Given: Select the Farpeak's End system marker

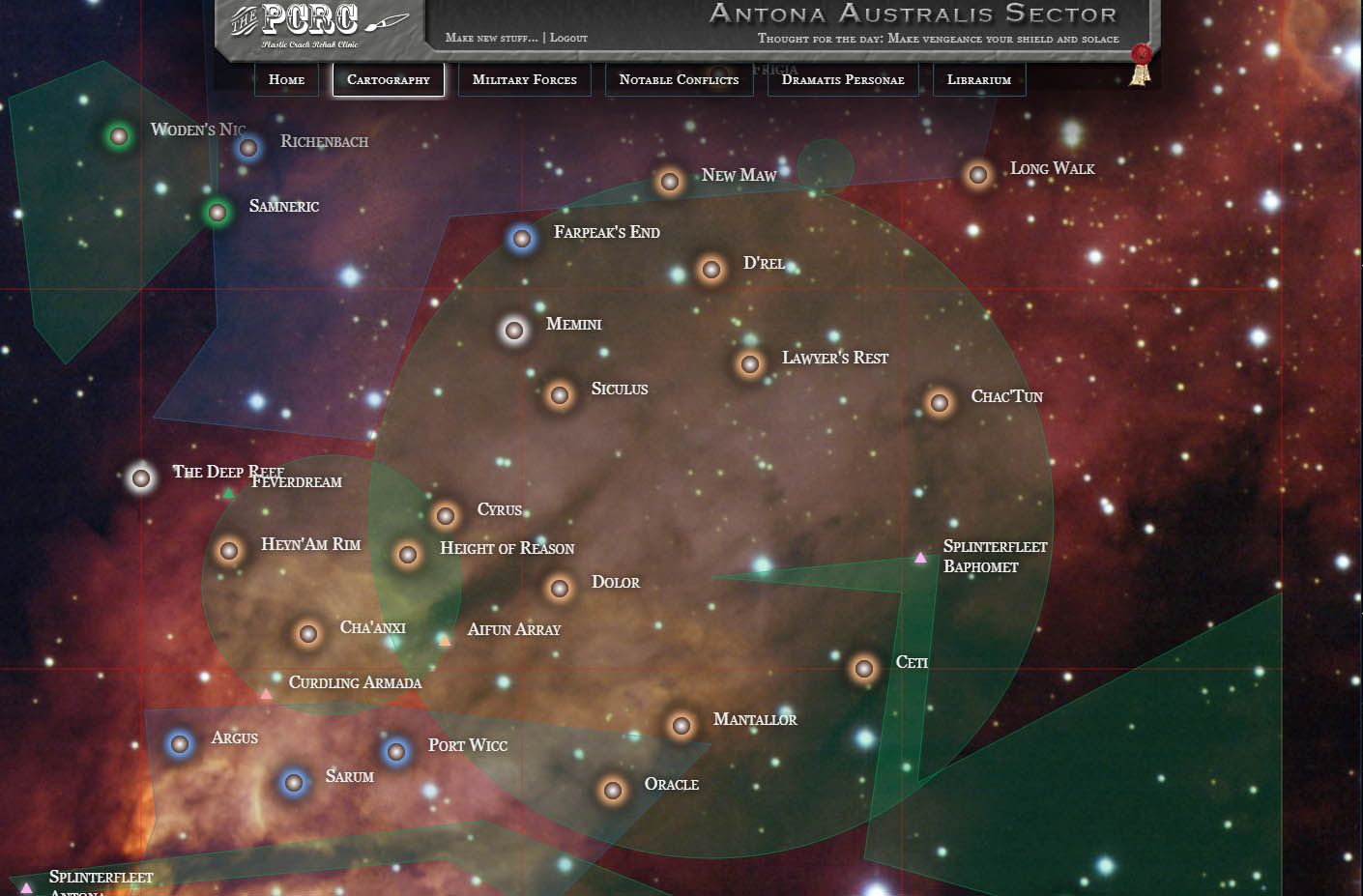Looking at the screenshot, I should click(521, 241).
